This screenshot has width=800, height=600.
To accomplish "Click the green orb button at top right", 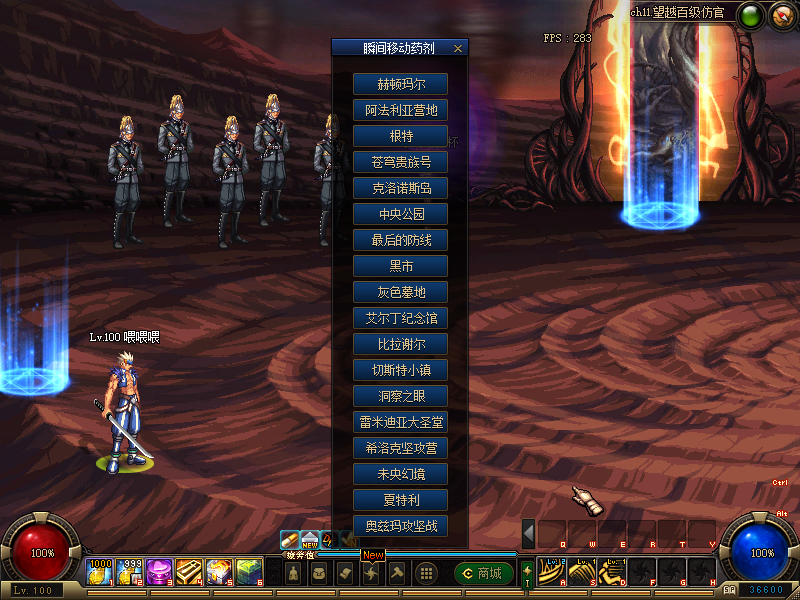I will pos(750,15).
